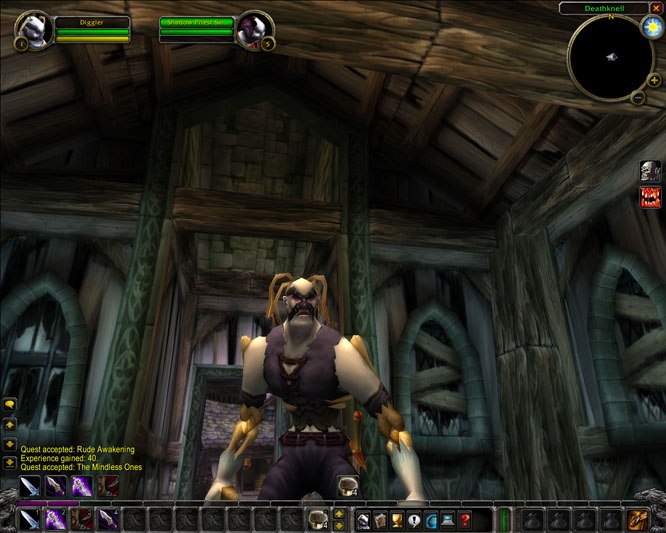Close the minimap with the X button
This screenshot has width=666, height=533.
pyautogui.click(x=656, y=8)
